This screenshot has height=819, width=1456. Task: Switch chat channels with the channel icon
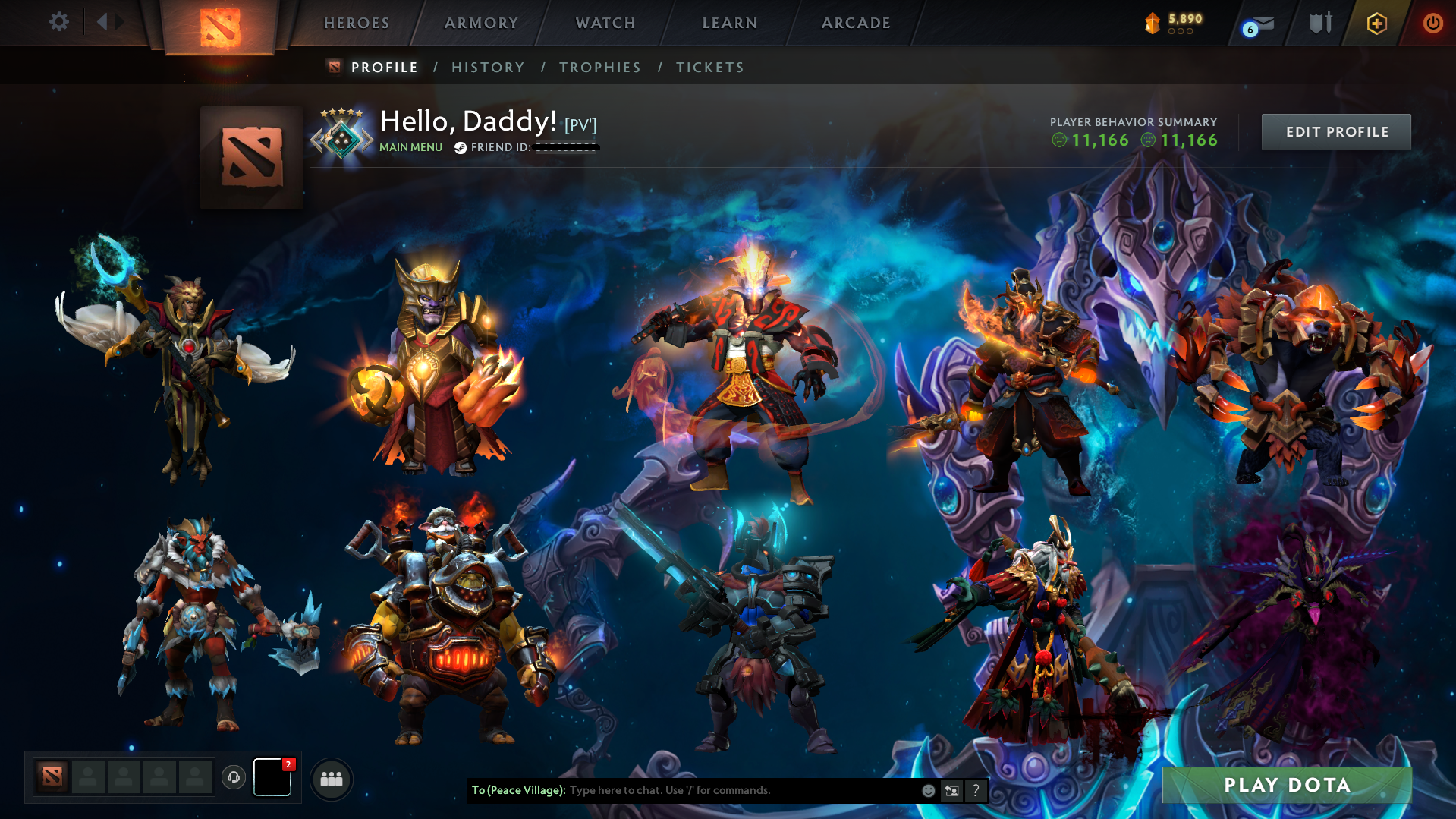pos(952,790)
